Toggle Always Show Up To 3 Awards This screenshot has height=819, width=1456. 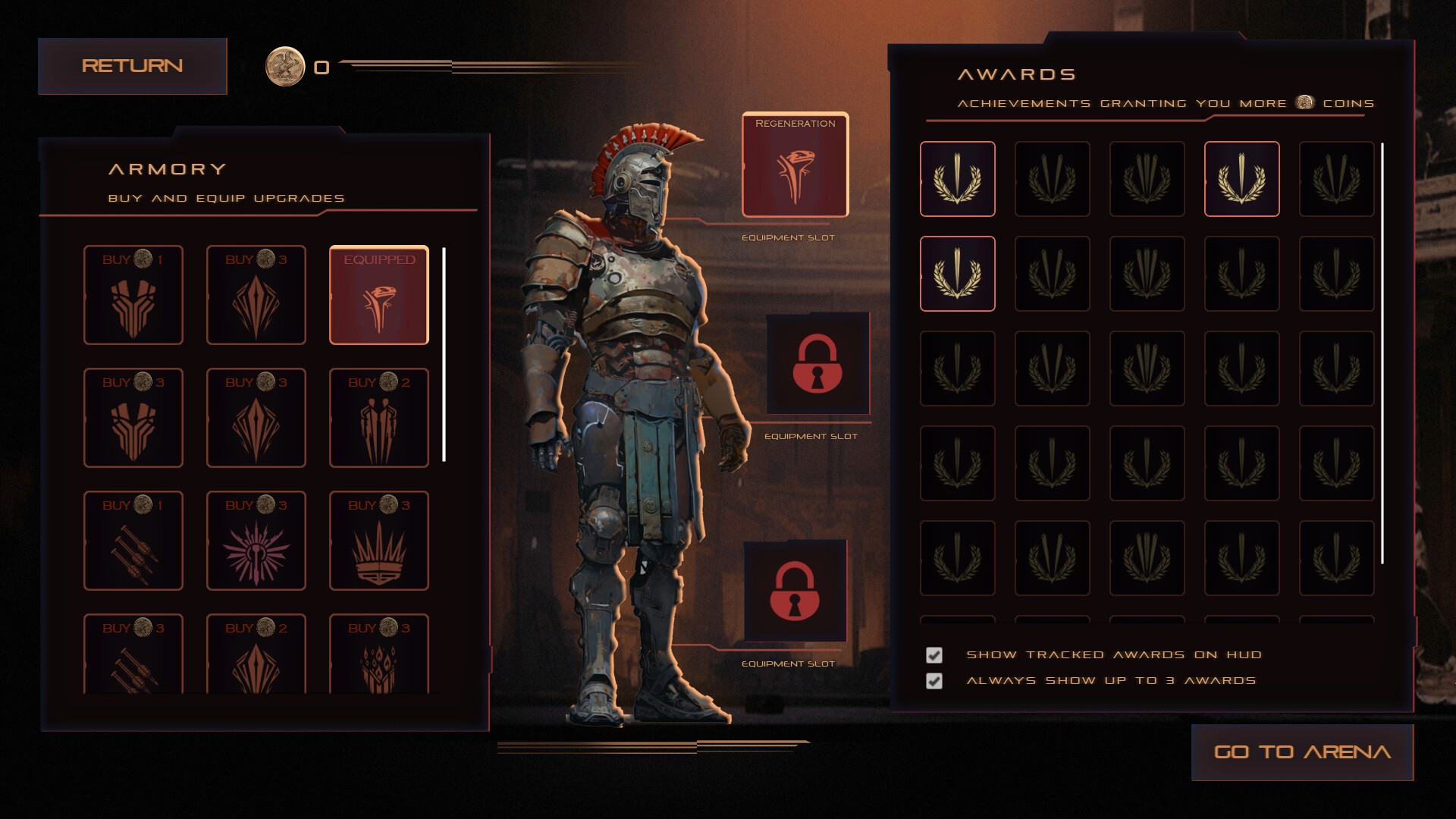click(934, 680)
